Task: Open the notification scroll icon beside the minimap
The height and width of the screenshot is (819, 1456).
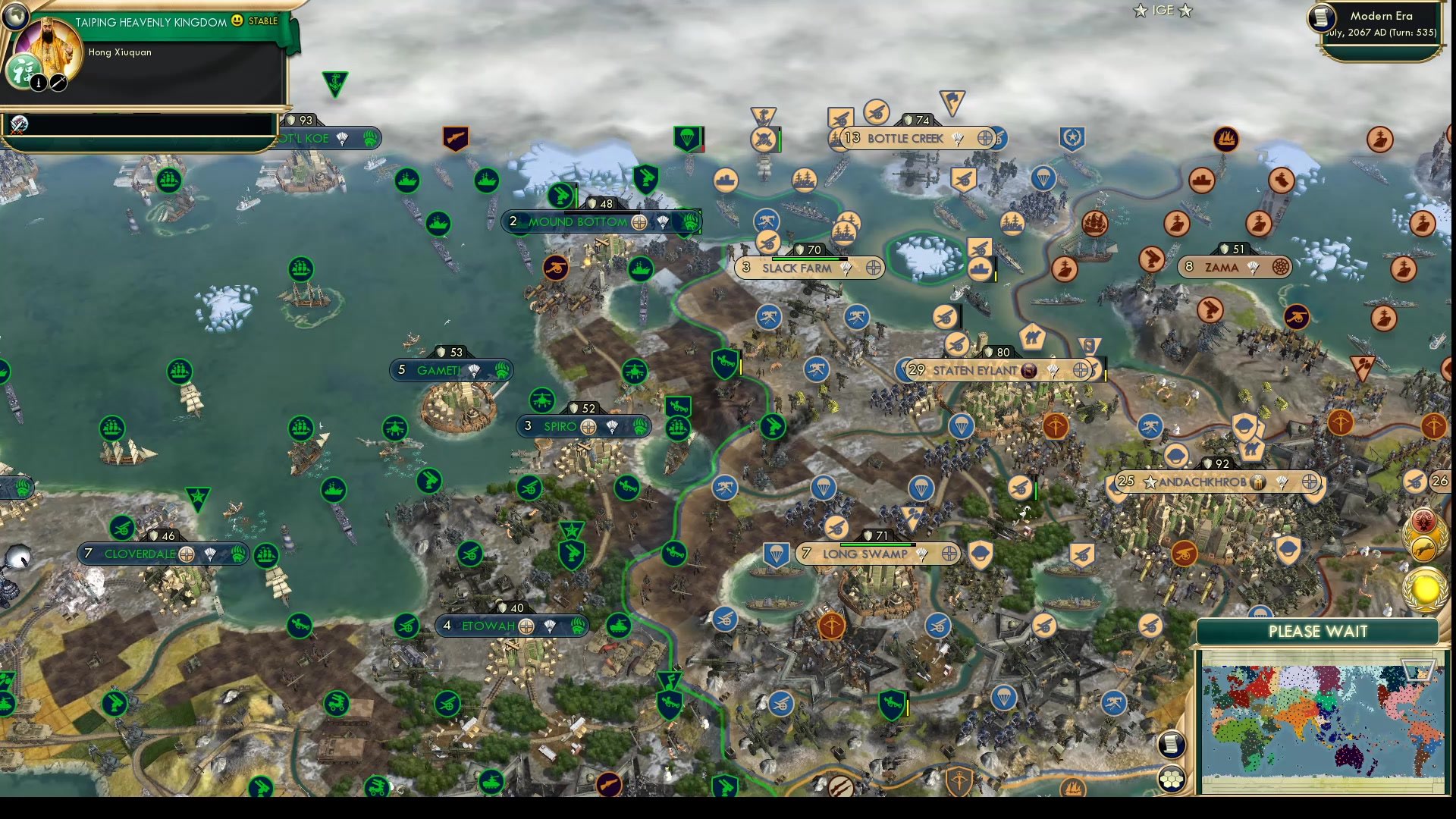Action: click(1172, 743)
